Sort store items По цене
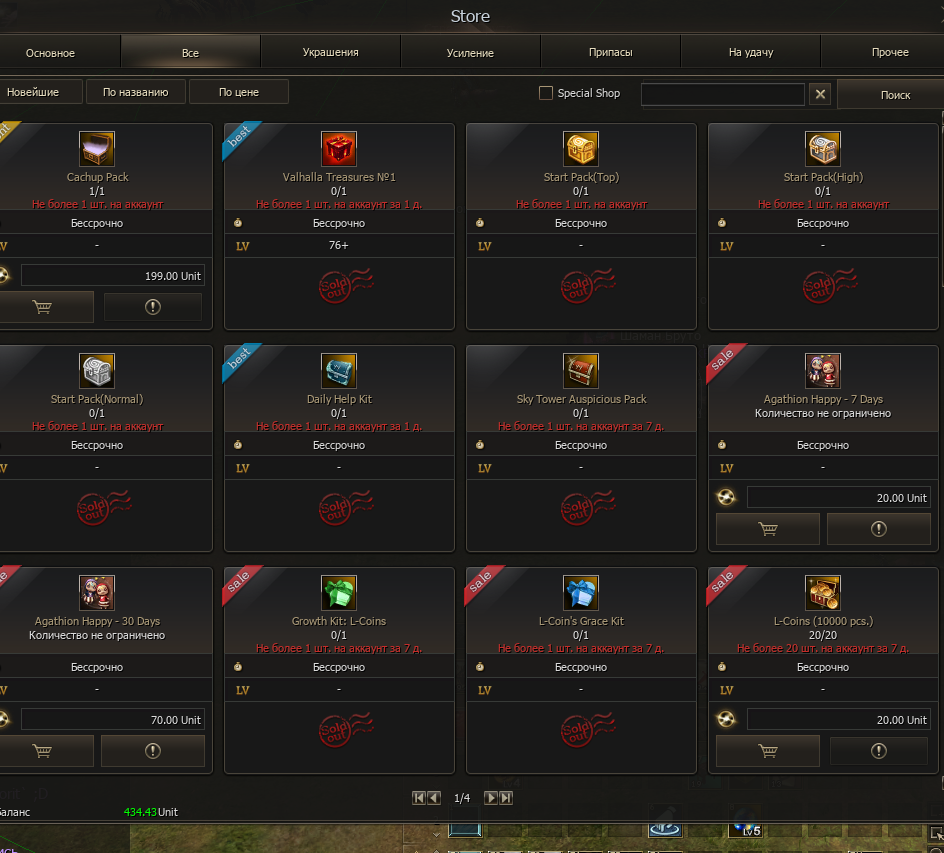Image resolution: width=944 pixels, height=853 pixels. [238, 92]
